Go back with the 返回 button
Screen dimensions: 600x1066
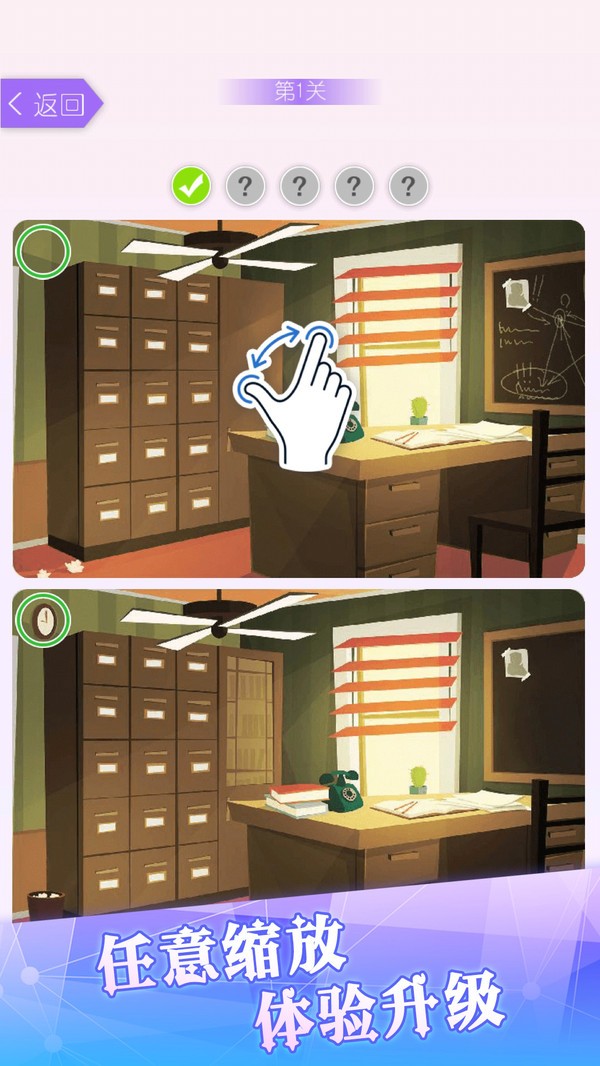tap(50, 104)
